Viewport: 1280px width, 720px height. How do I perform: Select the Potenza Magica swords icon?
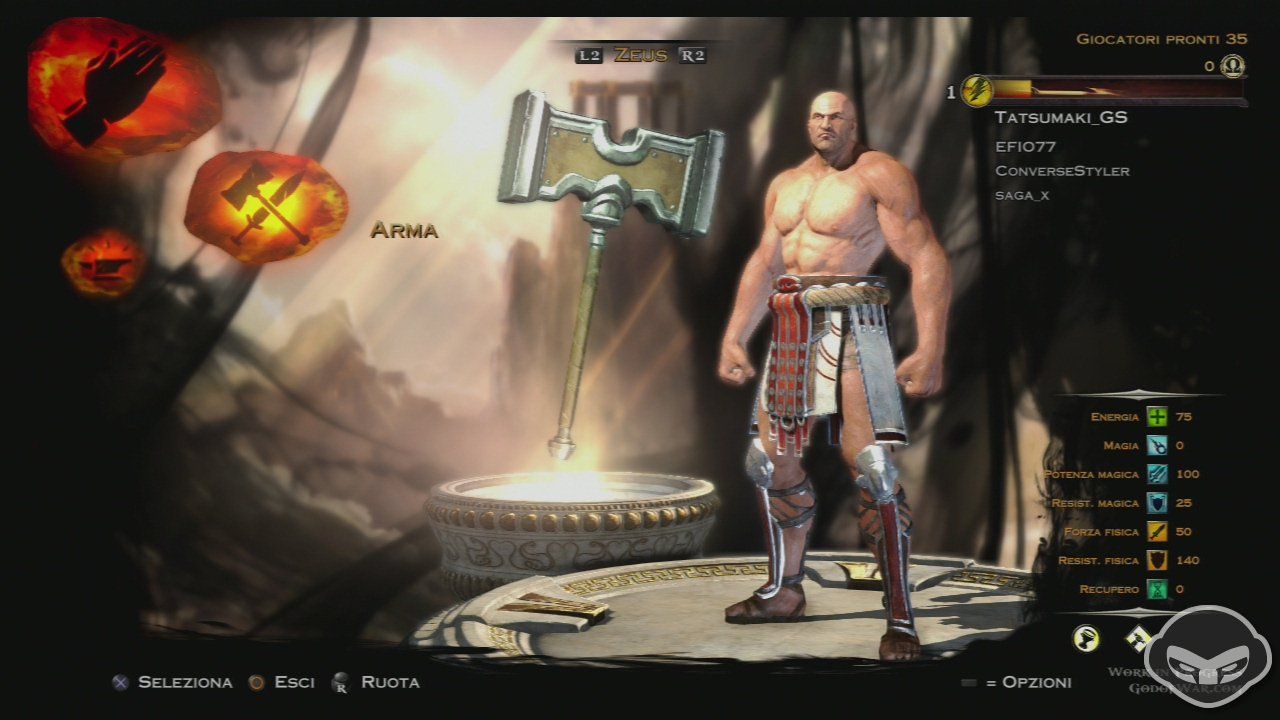(x=1160, y=474)
